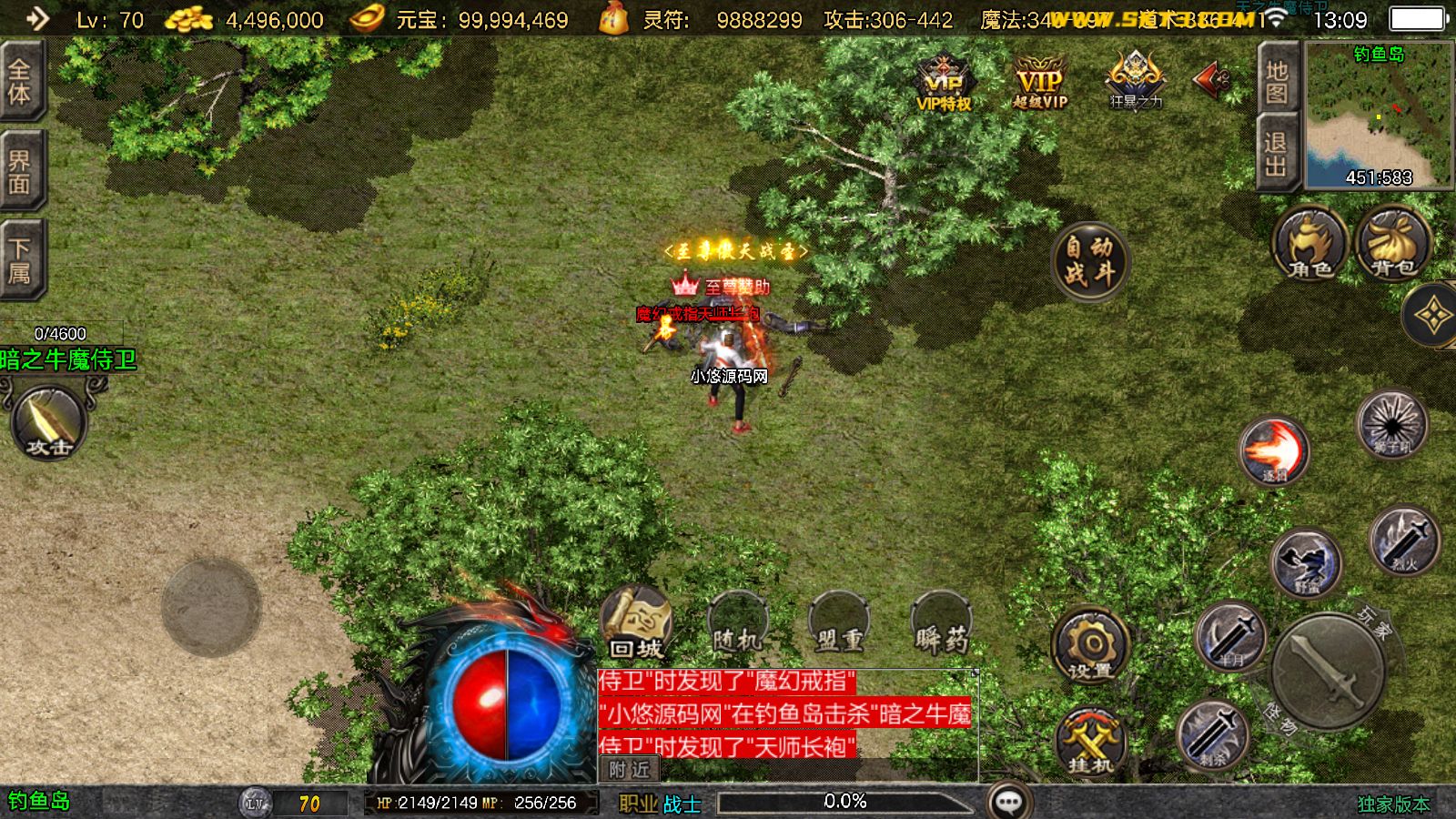The image size is (1456, 819).
Task: Cast the 烈火 flame sword skill
Action: [x=1404, y=541]
